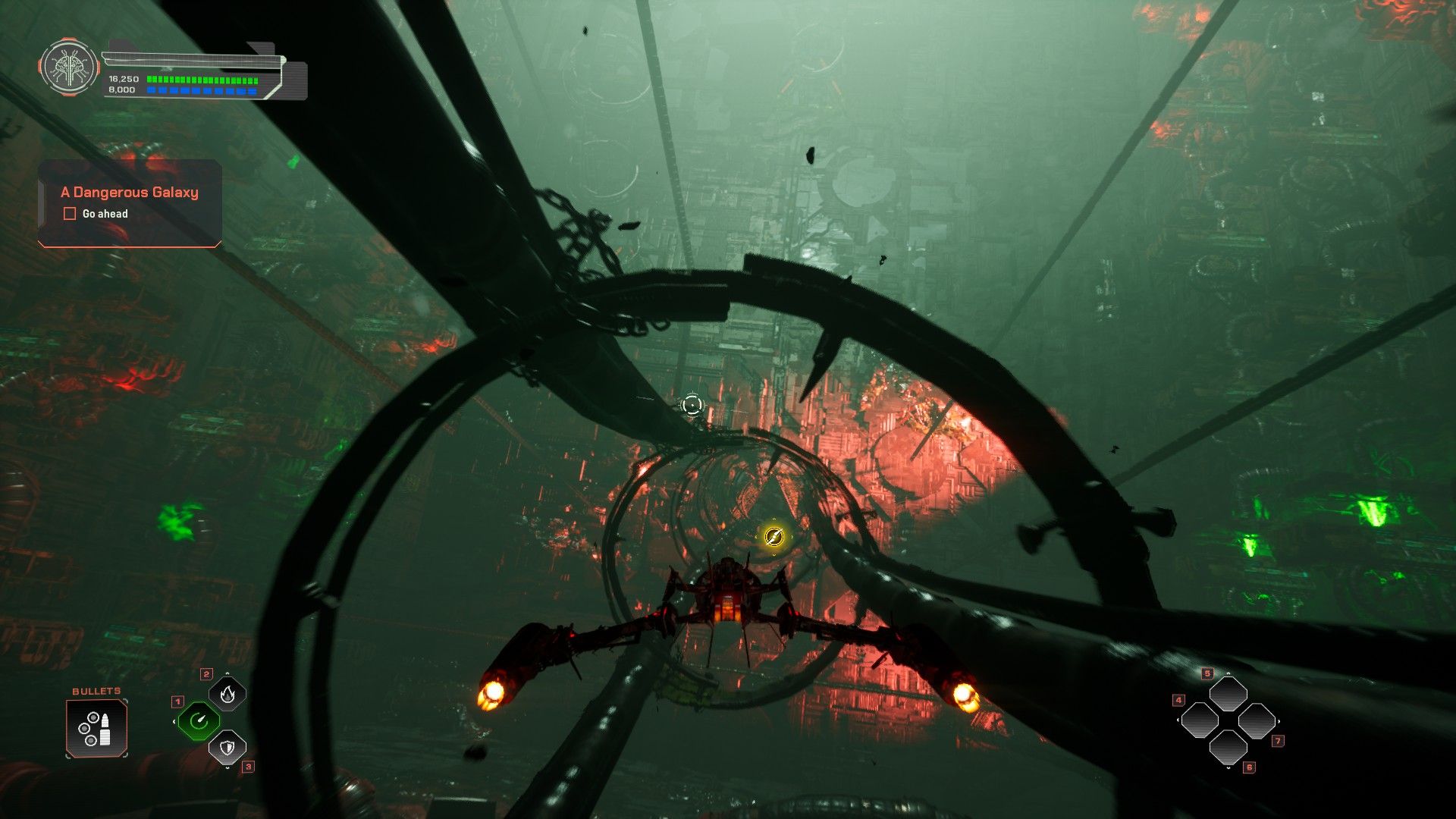Screen dimensions: 1456x819
Task: Click the up chevron above the gadget d-pad
Action: pos(1228,673)
